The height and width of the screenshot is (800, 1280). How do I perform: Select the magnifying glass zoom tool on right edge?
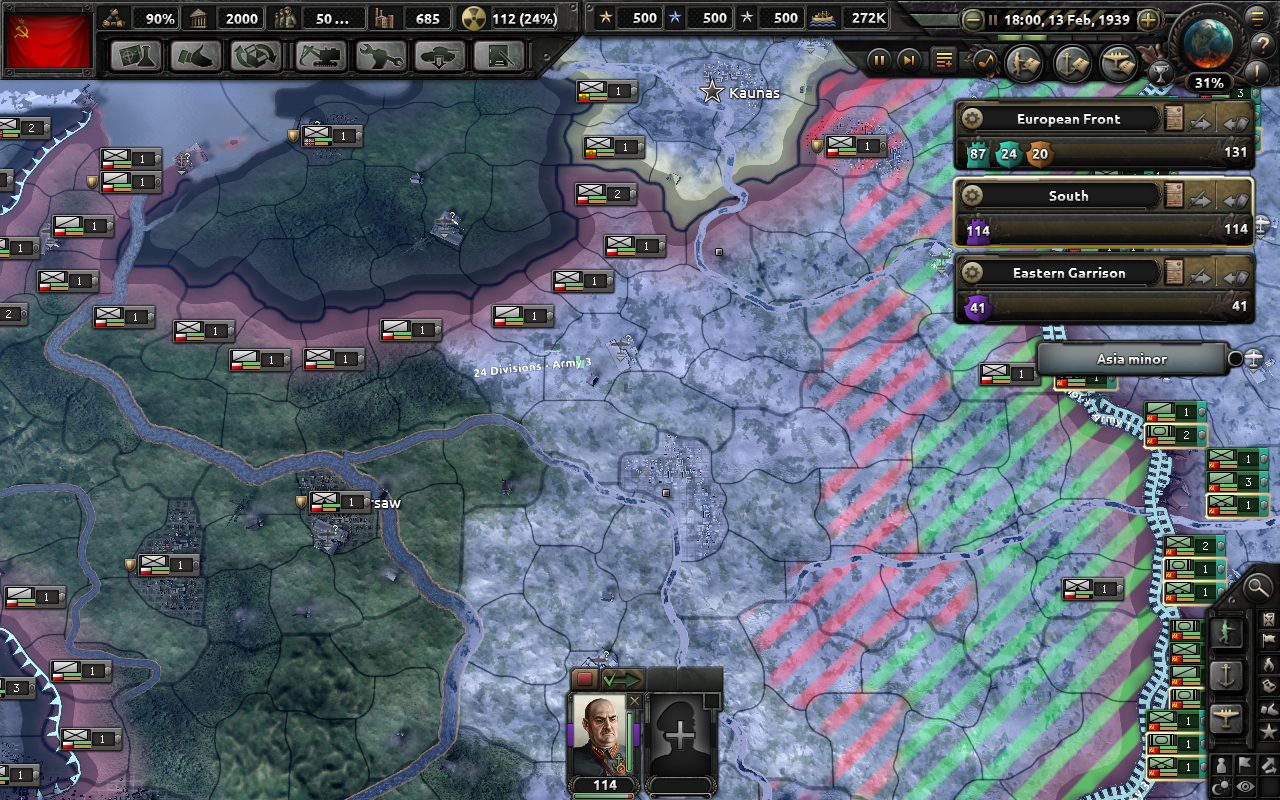1258,588
